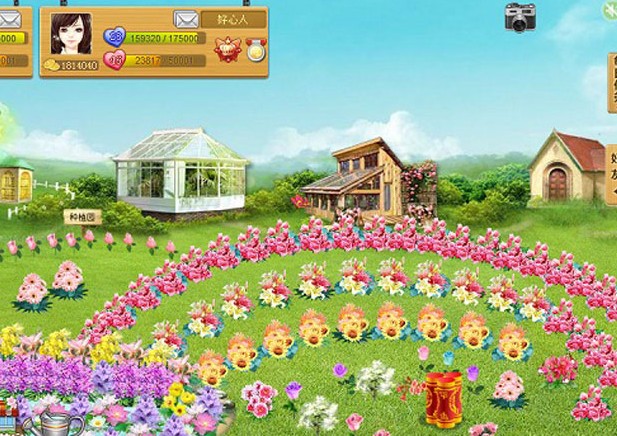Open the mail envelope beside 好心人

[185, 19]
